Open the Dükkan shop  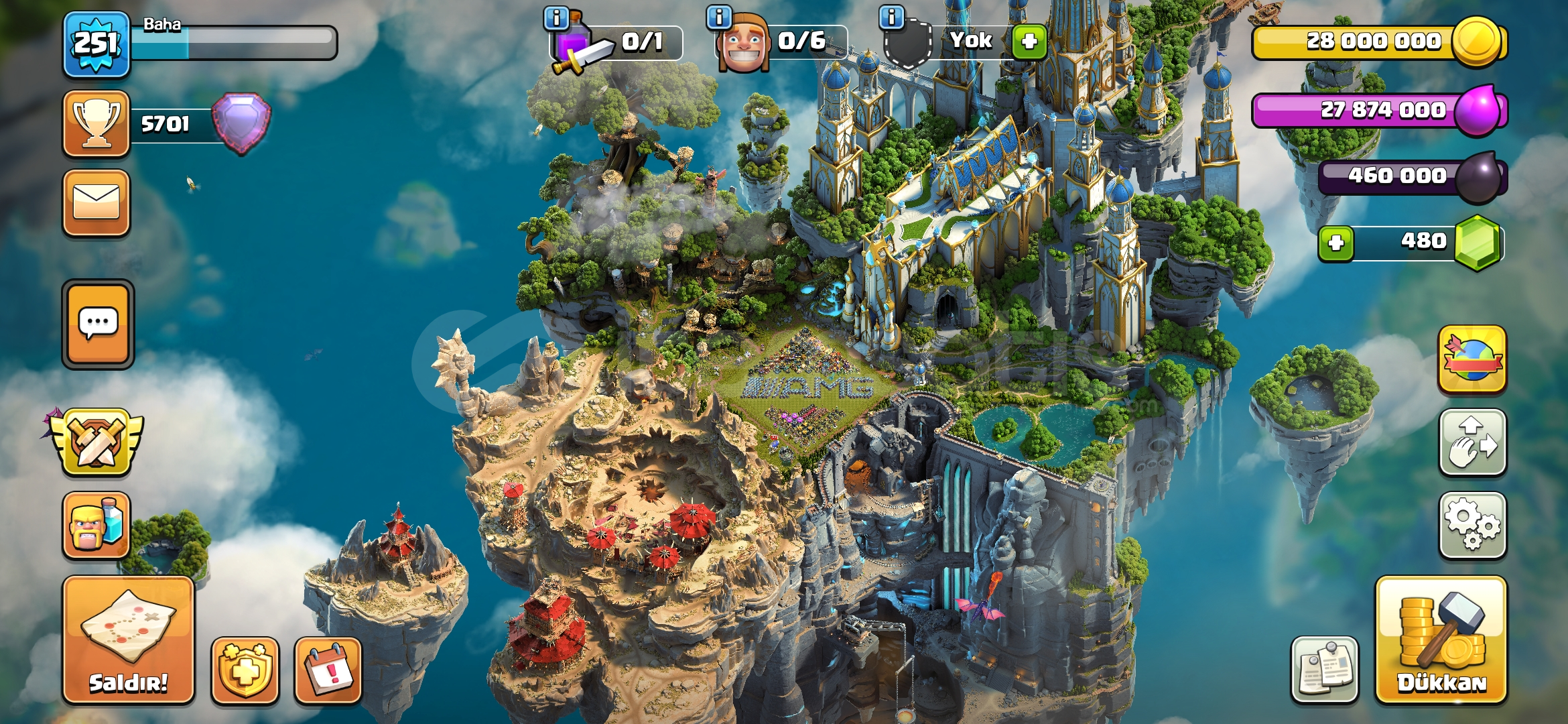1441,640
